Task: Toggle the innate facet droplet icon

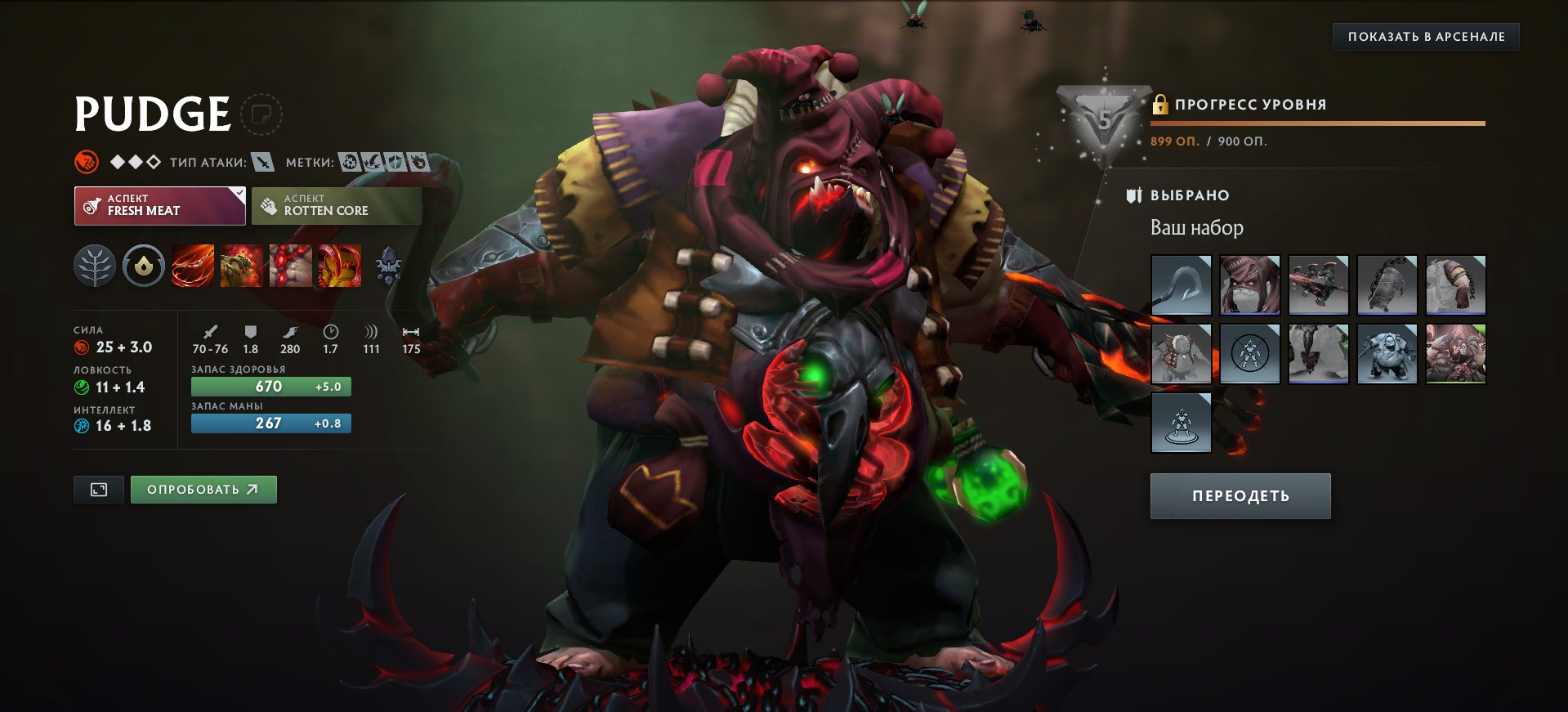Action: coord(143,266)
